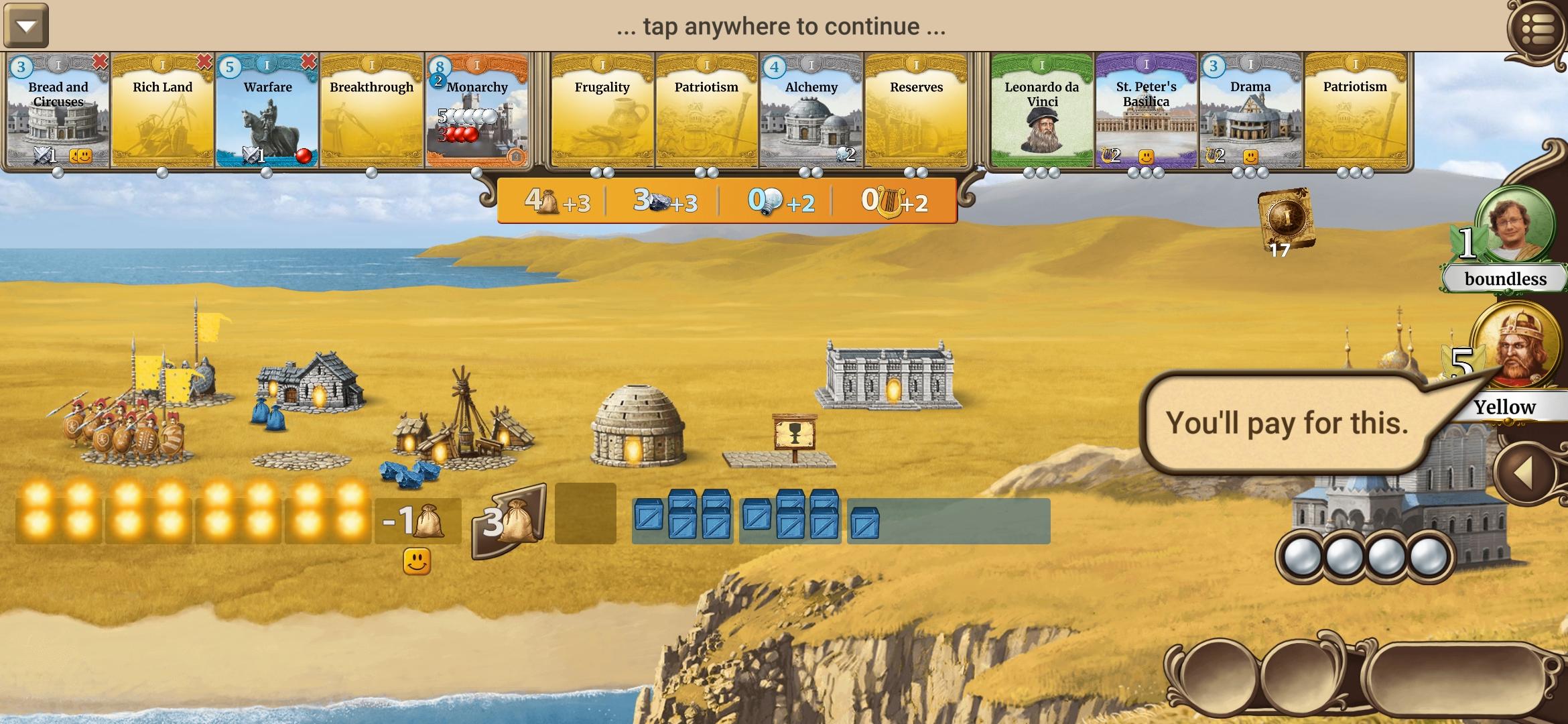Collapse the card row with the top-left arrow
1568x724 pixels.
pyautogui.click(x=25, y=25)
